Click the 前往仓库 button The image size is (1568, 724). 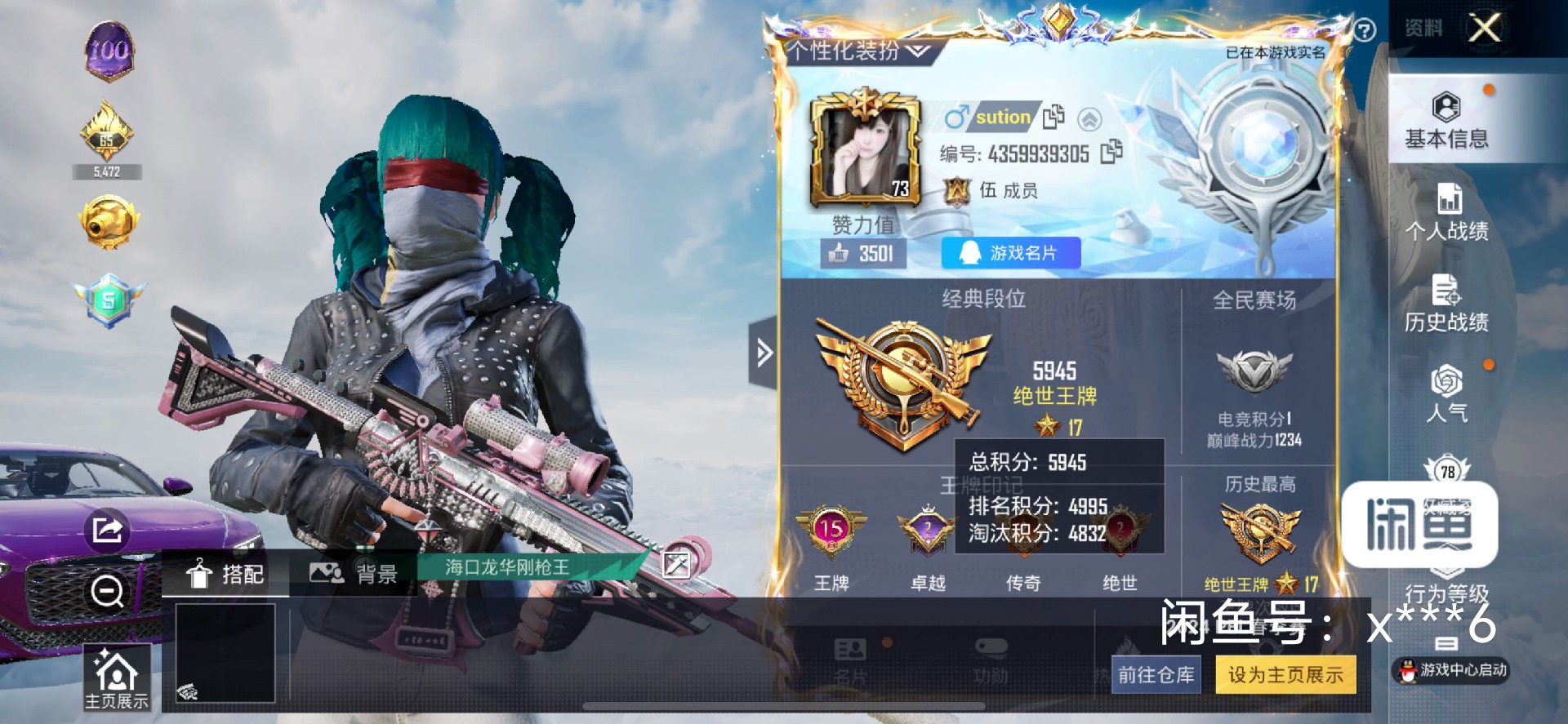coord(1156,675)
